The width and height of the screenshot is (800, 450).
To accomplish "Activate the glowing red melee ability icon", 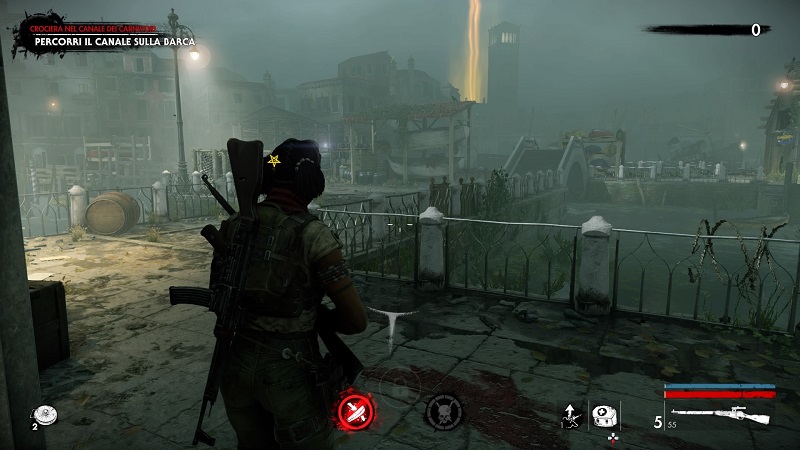I will tap(354, 410).
